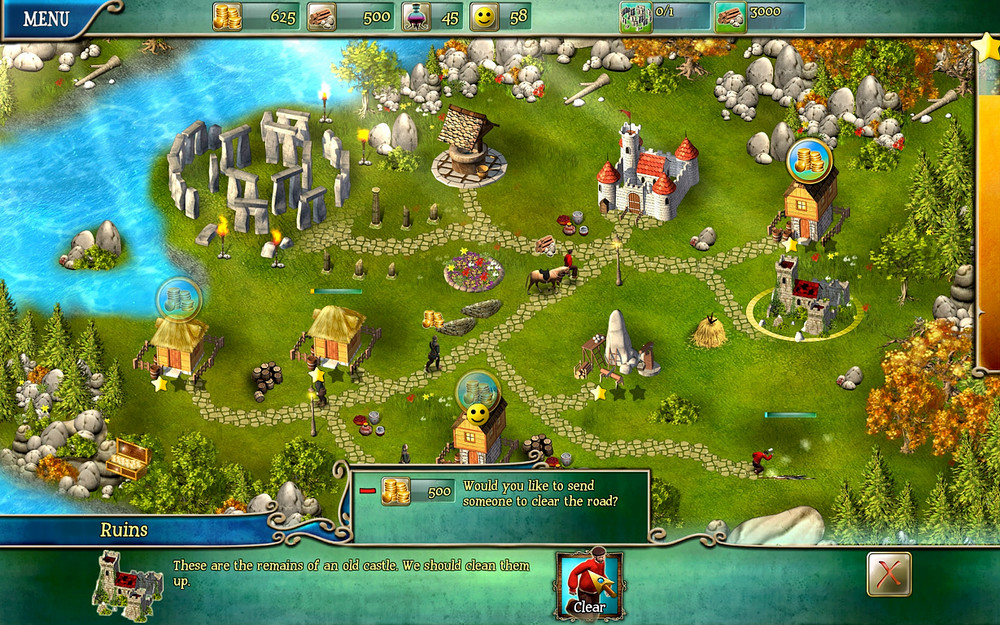1000x625 pixels.
Task: Open the MENU button
Action: 46,18
